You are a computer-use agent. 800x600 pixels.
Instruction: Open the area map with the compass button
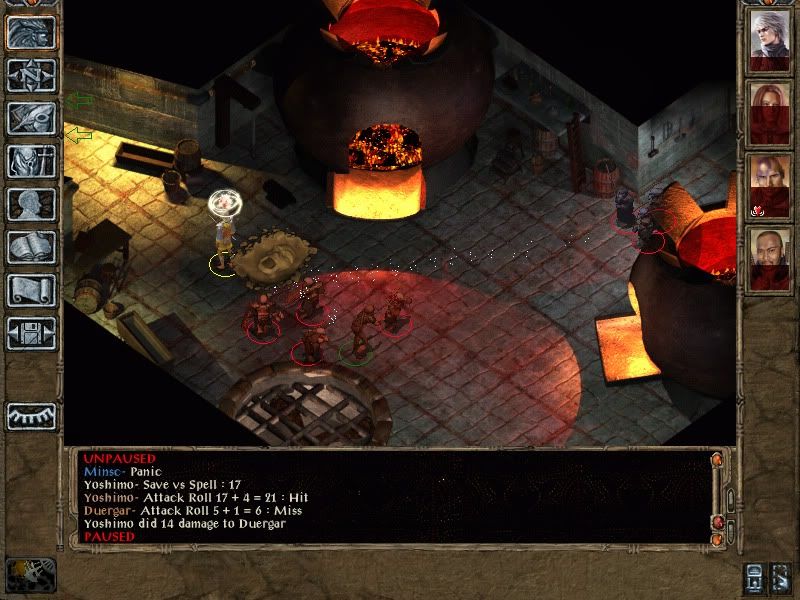coord(31,75)
